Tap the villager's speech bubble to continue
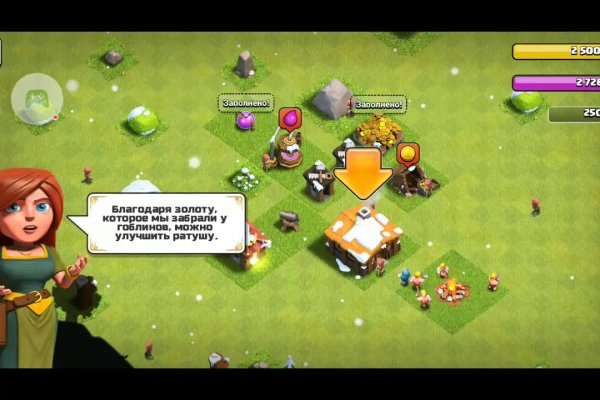 coord(168,222)
